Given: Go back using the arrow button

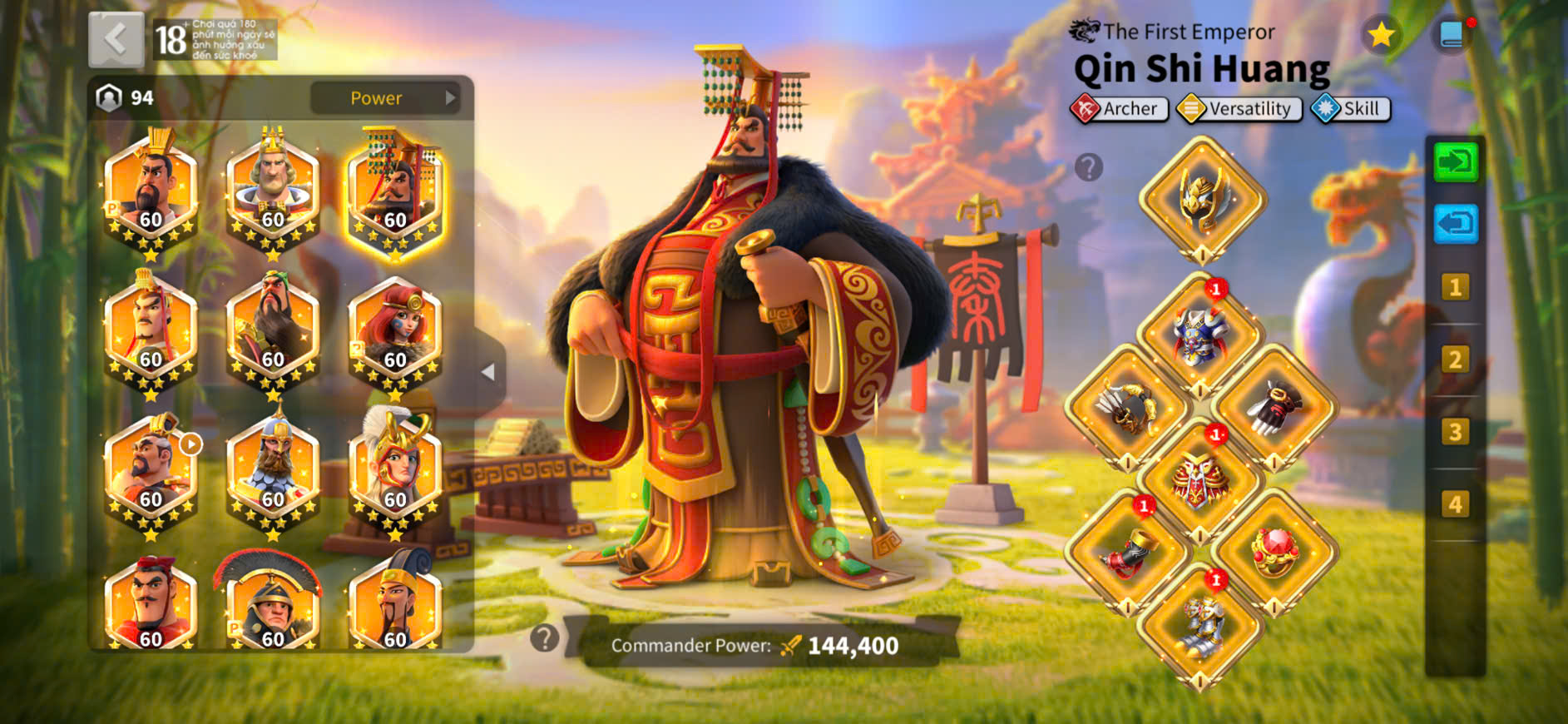Looking at the screenshot, I should [x=116, y=39].
